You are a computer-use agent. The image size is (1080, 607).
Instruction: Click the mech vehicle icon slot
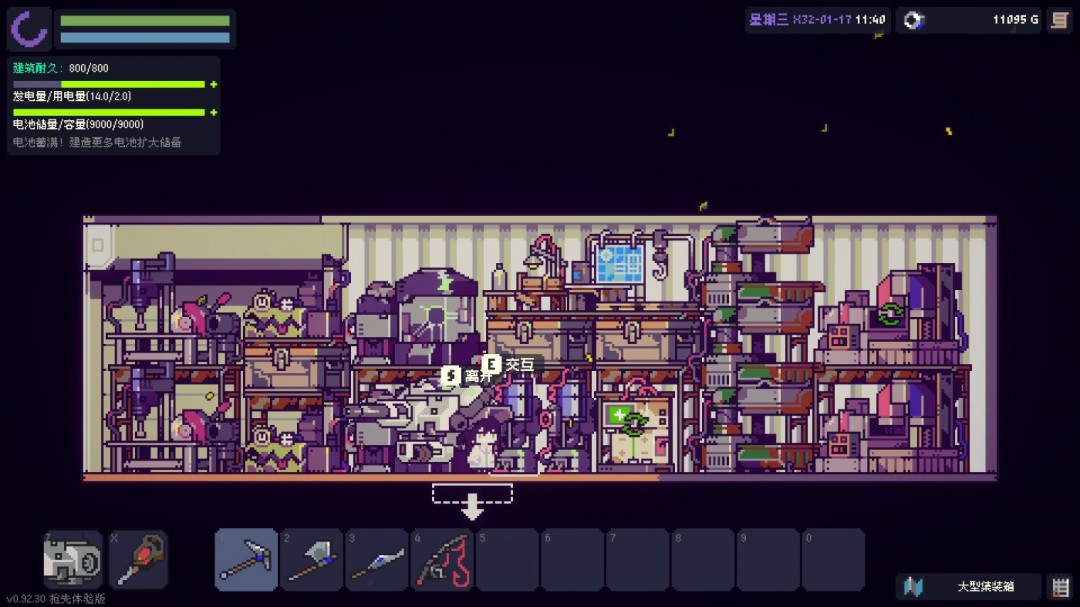pyautogui.click(x=73, y=560)
